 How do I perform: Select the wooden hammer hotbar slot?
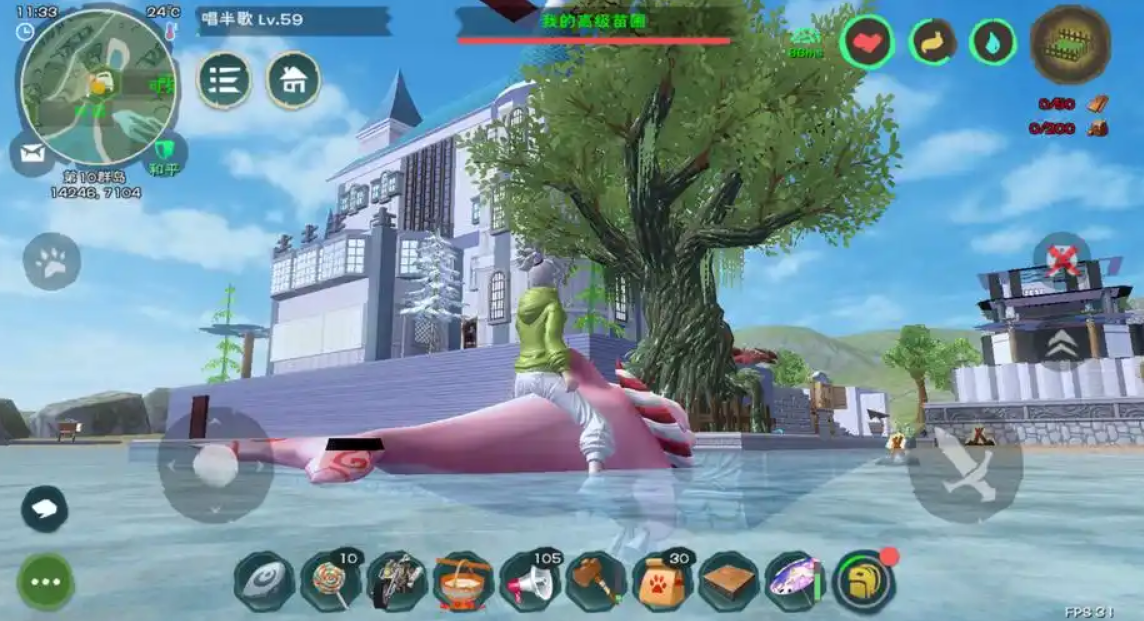click(x=596, y=582)
